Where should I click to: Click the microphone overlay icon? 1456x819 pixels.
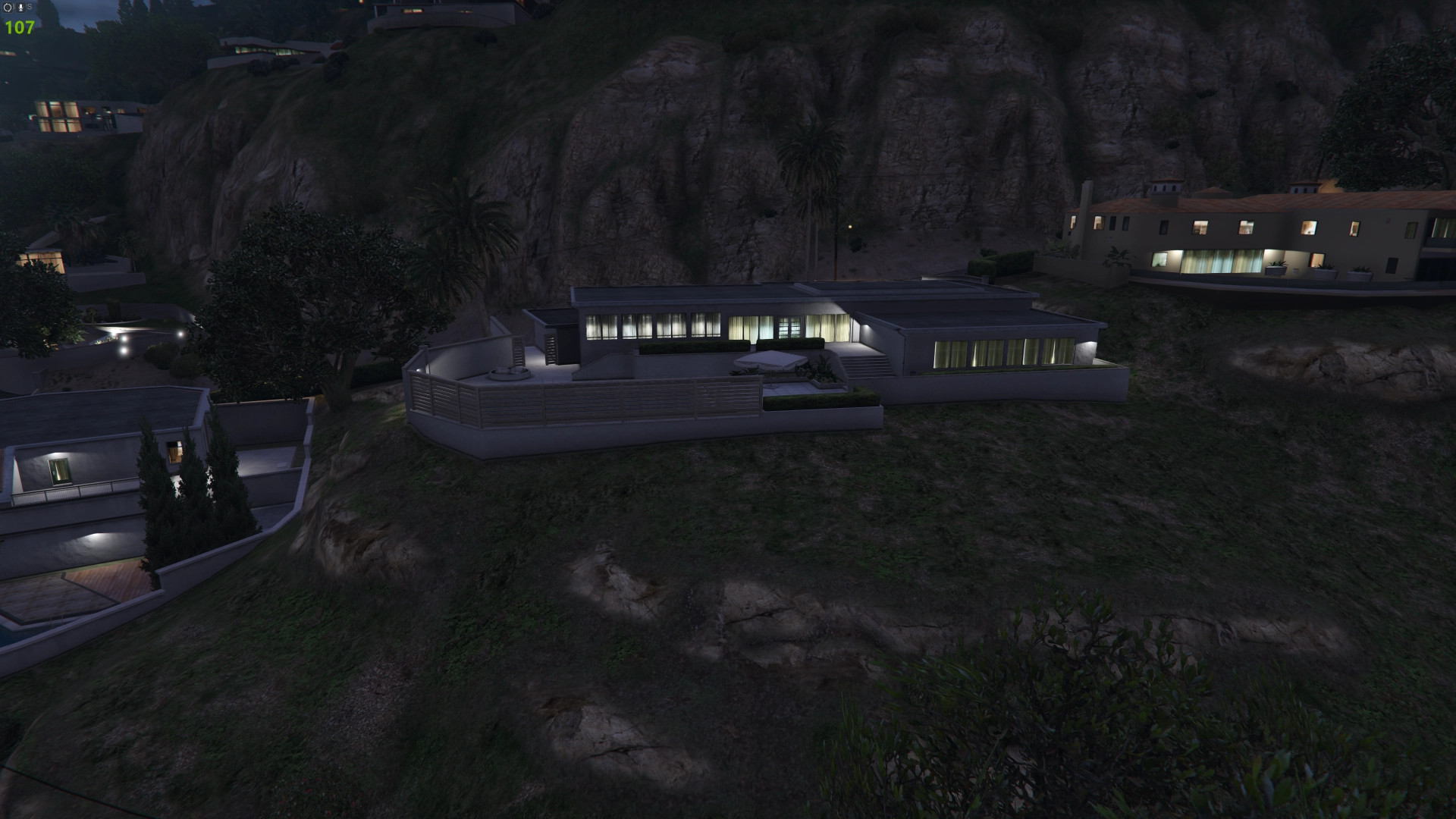21,8
